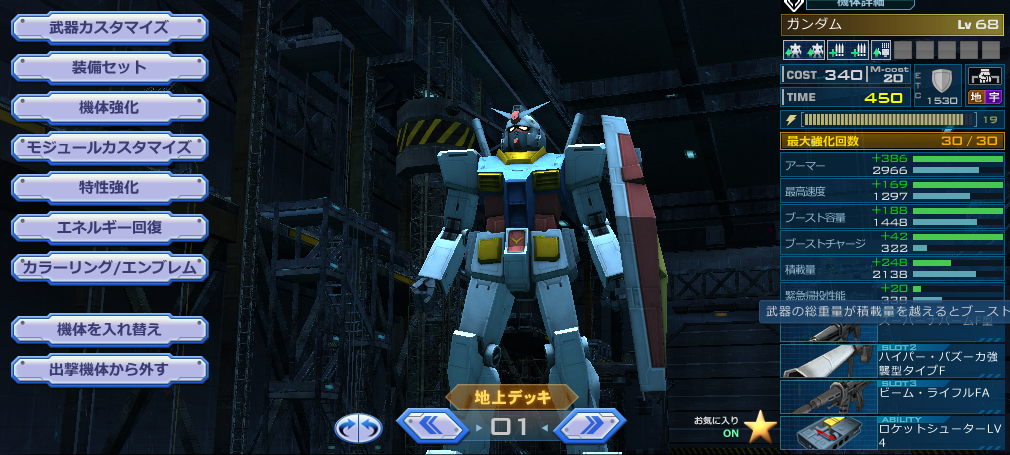The height and width of the screenshot is (455, 1010).
Task: Select 機体を入れ替え to swap unit
Action: (x=109, y=329)
